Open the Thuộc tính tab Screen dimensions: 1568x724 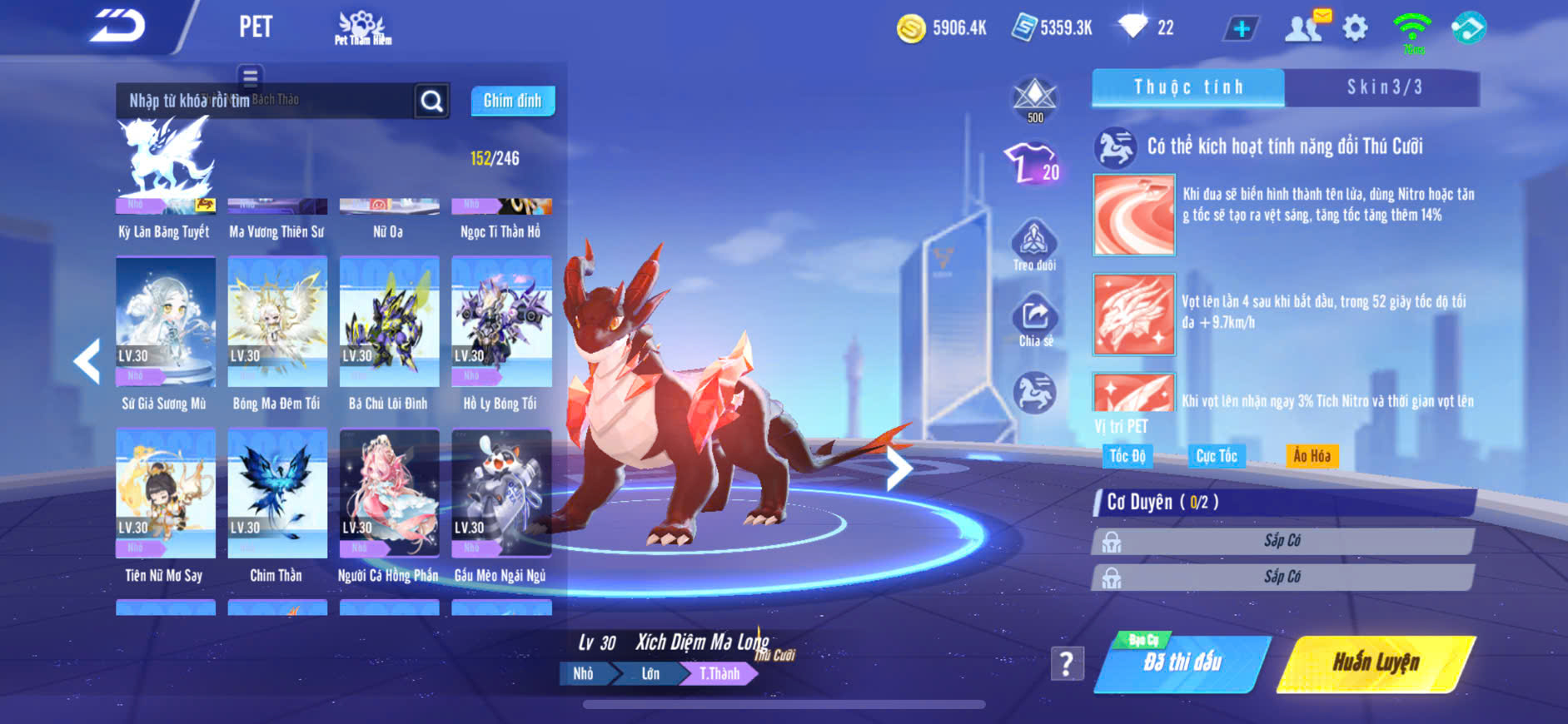[1188, 87]
